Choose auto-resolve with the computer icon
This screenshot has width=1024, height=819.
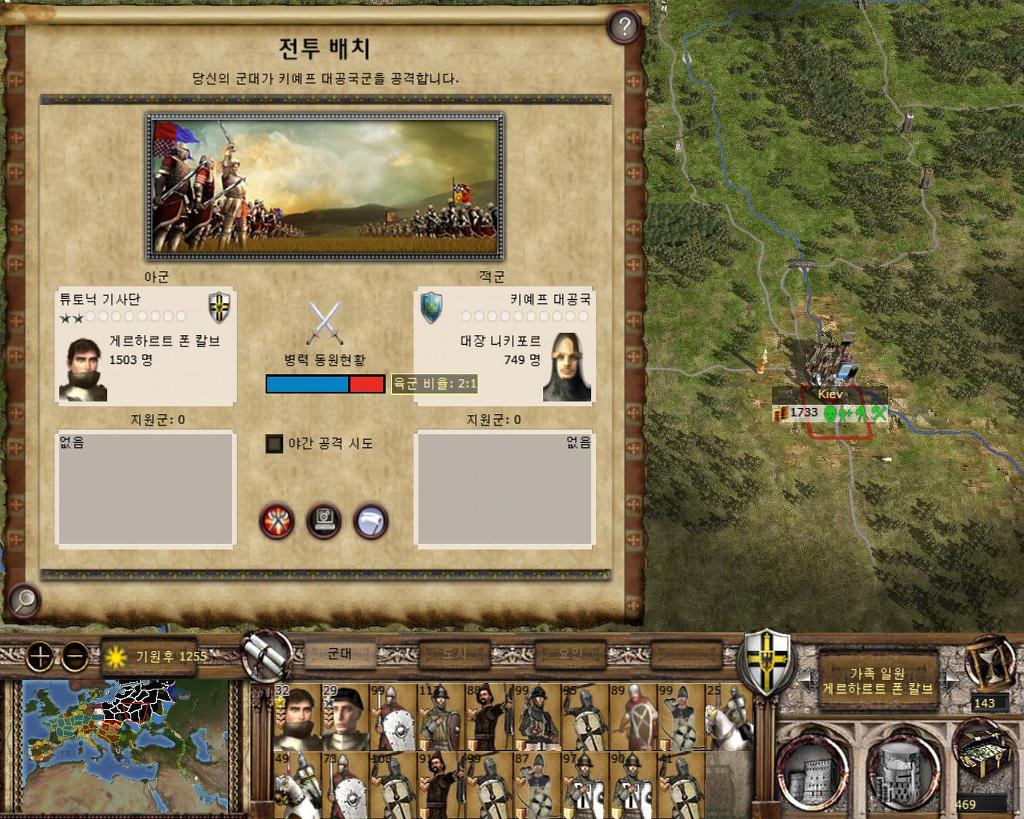[x=324, y=521]
